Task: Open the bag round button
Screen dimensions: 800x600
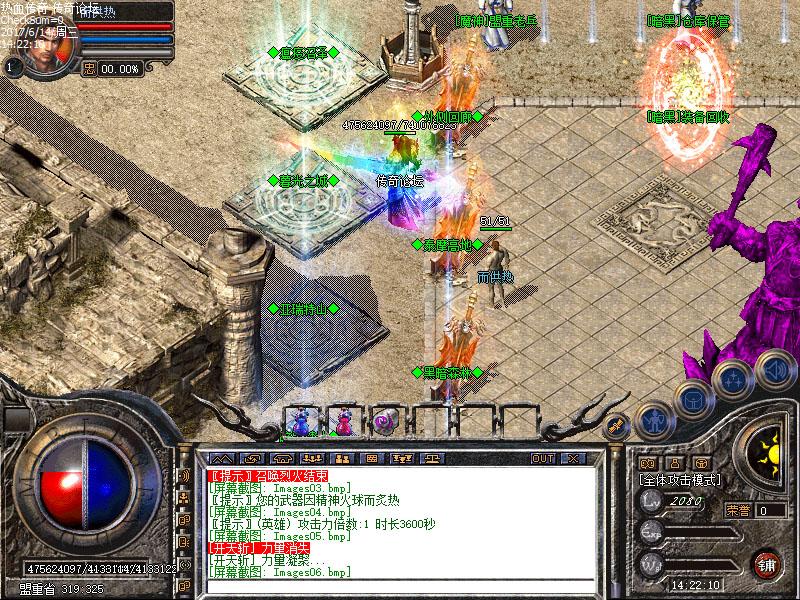Action: 693,400
